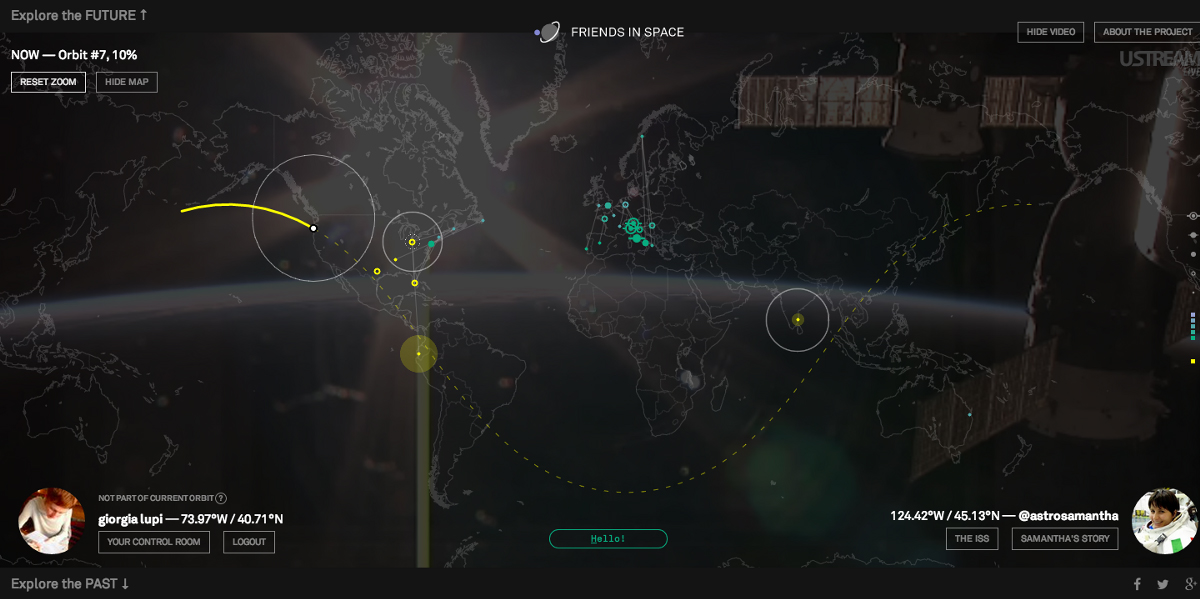Show help for not part of current orbit
Screen dimensions: 1200x599
tap(221, 498)
